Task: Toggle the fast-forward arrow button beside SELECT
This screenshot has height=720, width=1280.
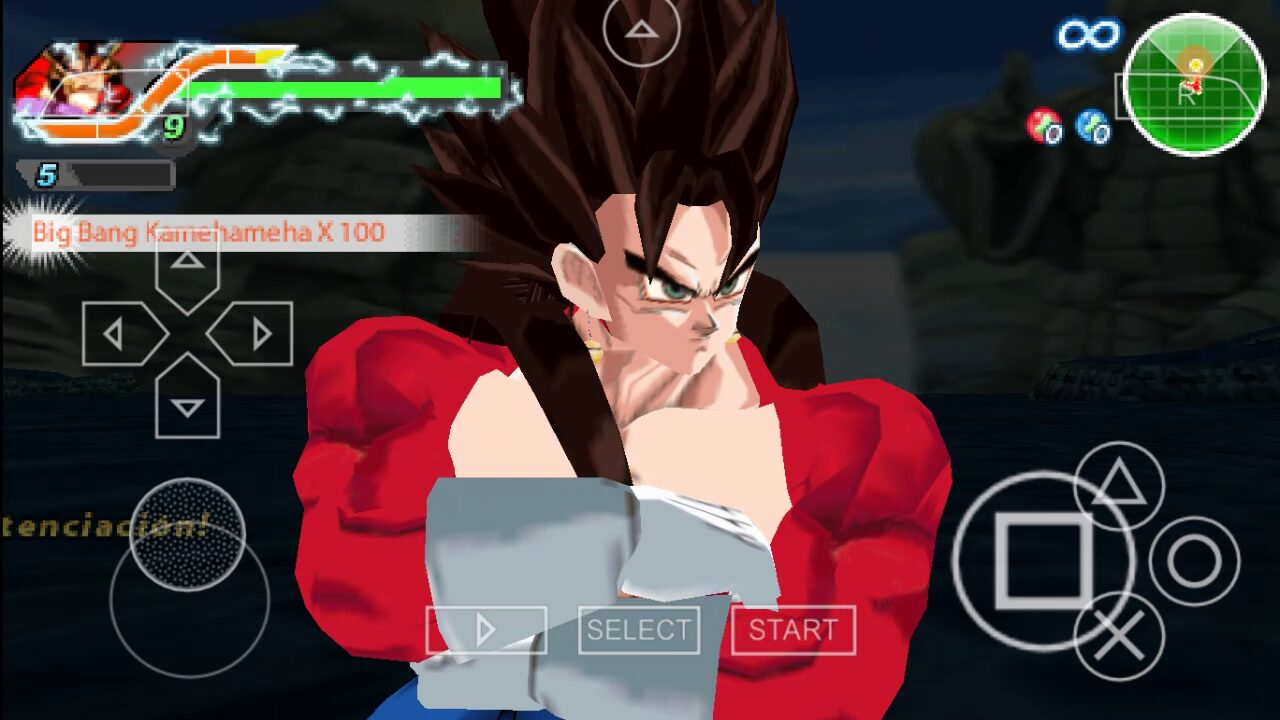Action: coord(486,630)
